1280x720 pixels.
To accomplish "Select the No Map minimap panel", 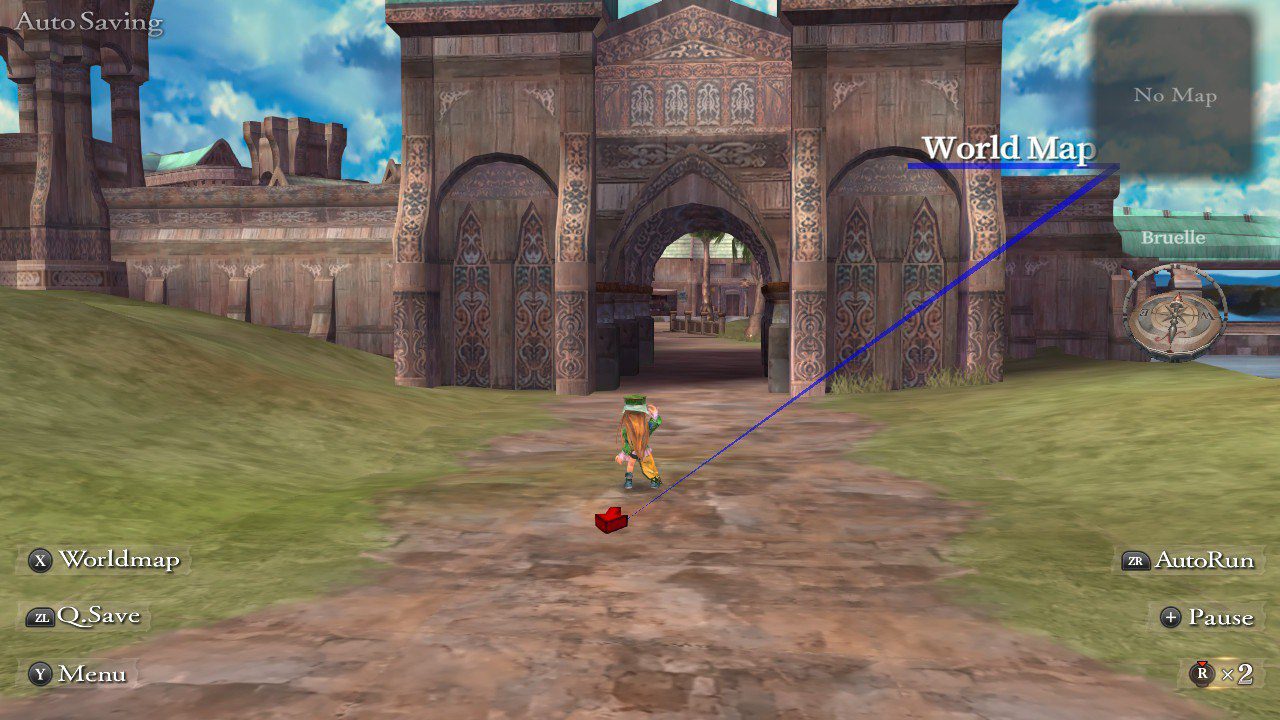I will click(x=1174, y=95).
